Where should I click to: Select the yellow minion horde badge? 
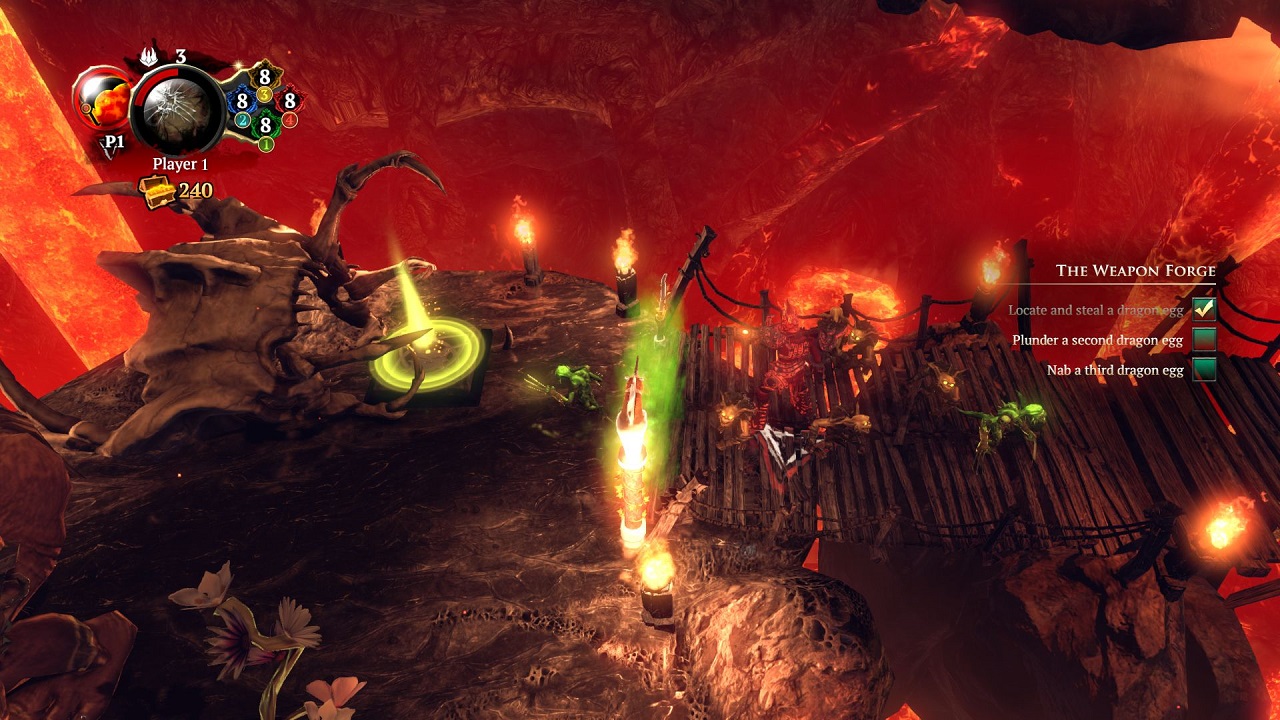pos(265,77)
